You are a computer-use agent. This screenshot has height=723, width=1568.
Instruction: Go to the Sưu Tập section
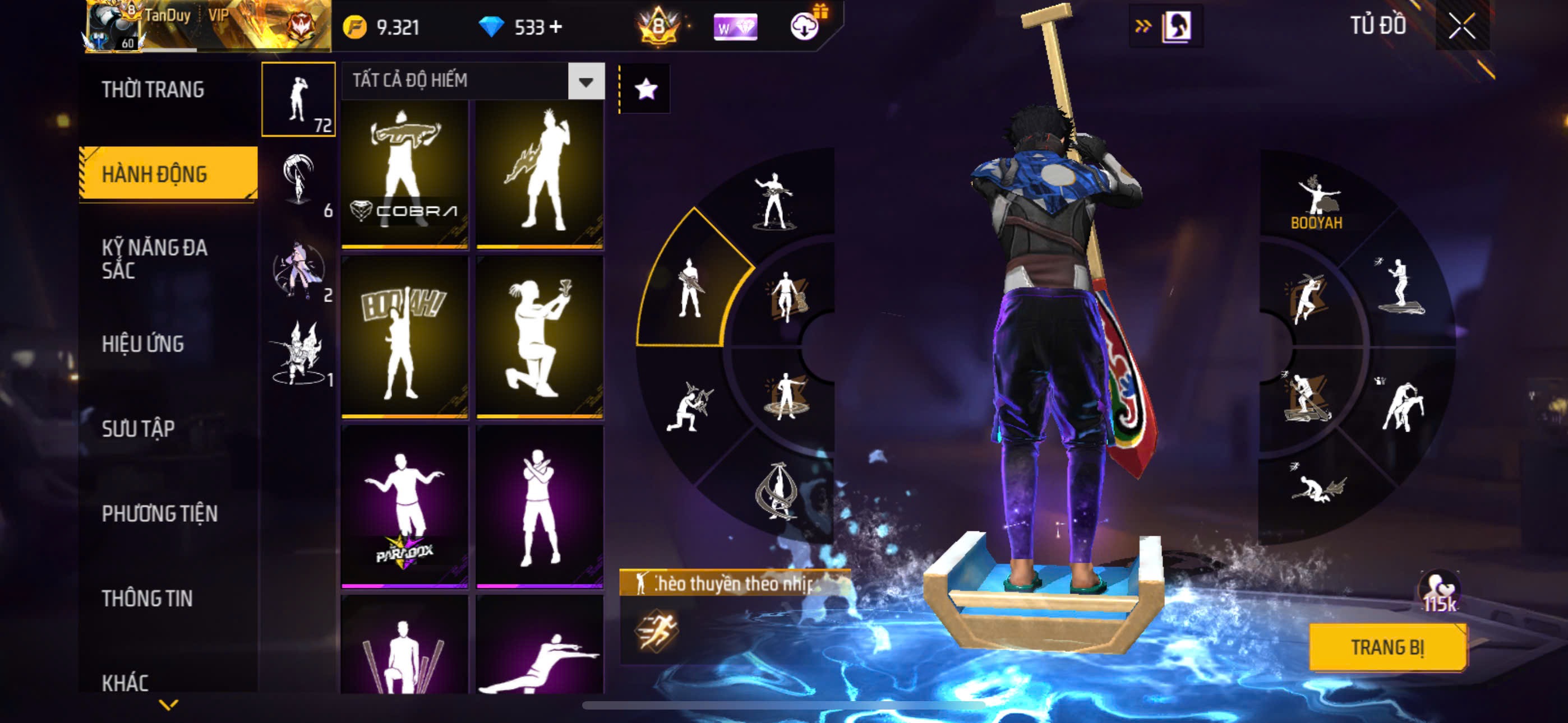click(138, 428)
